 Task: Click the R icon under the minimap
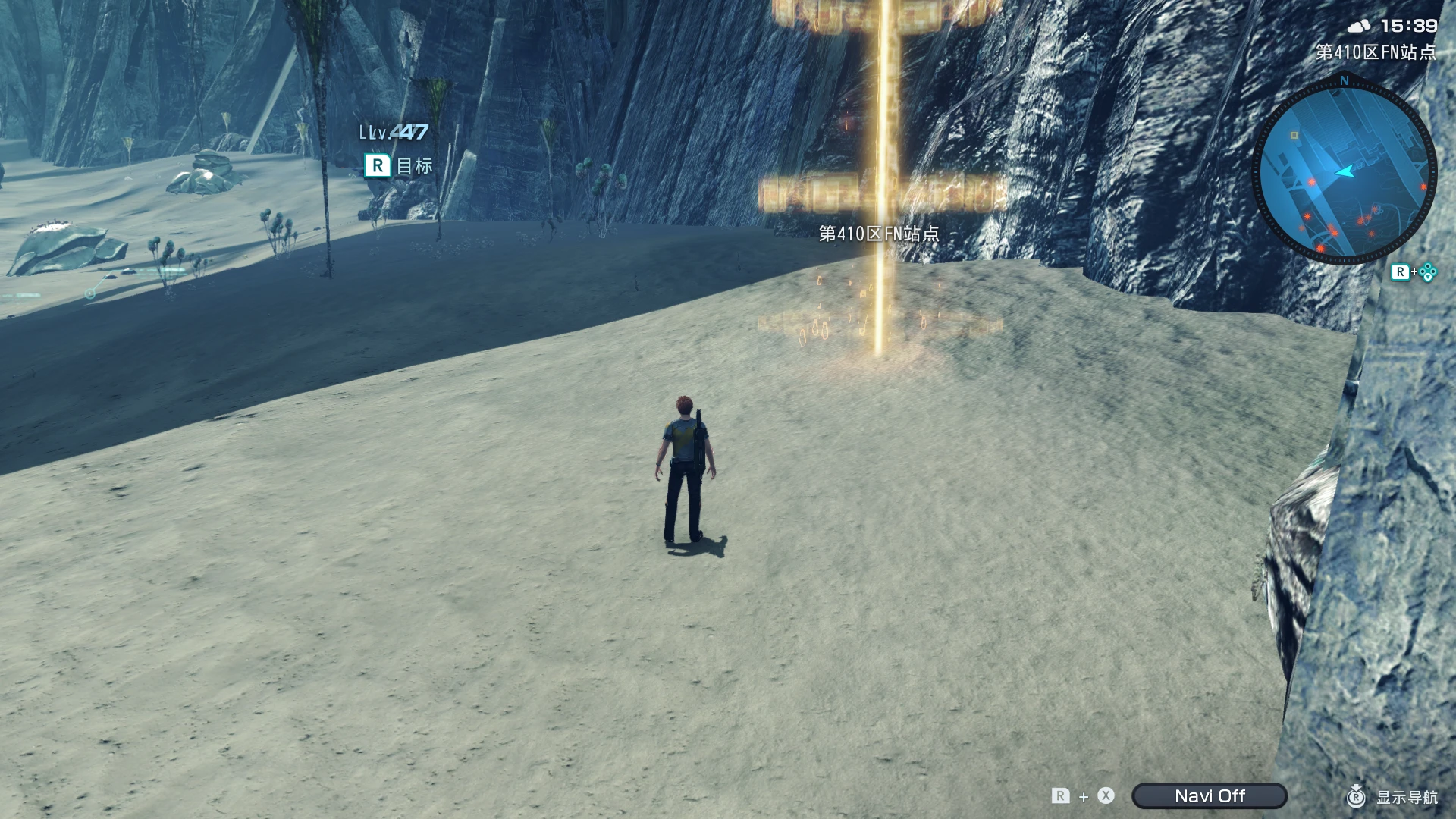[1401, 270]
